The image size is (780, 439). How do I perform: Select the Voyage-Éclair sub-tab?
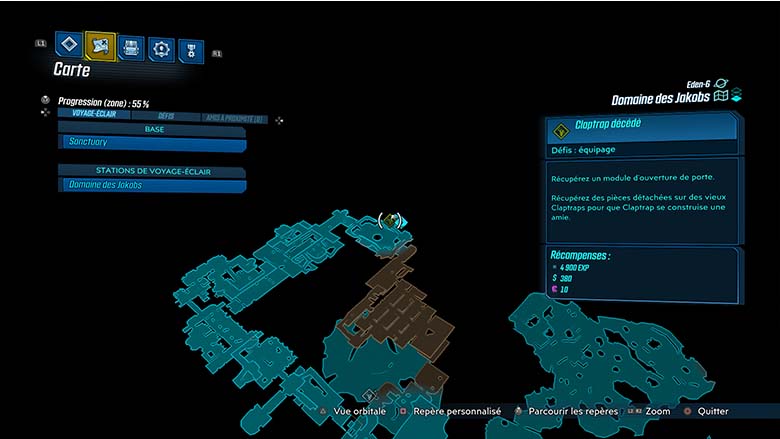tap(92, 114)
